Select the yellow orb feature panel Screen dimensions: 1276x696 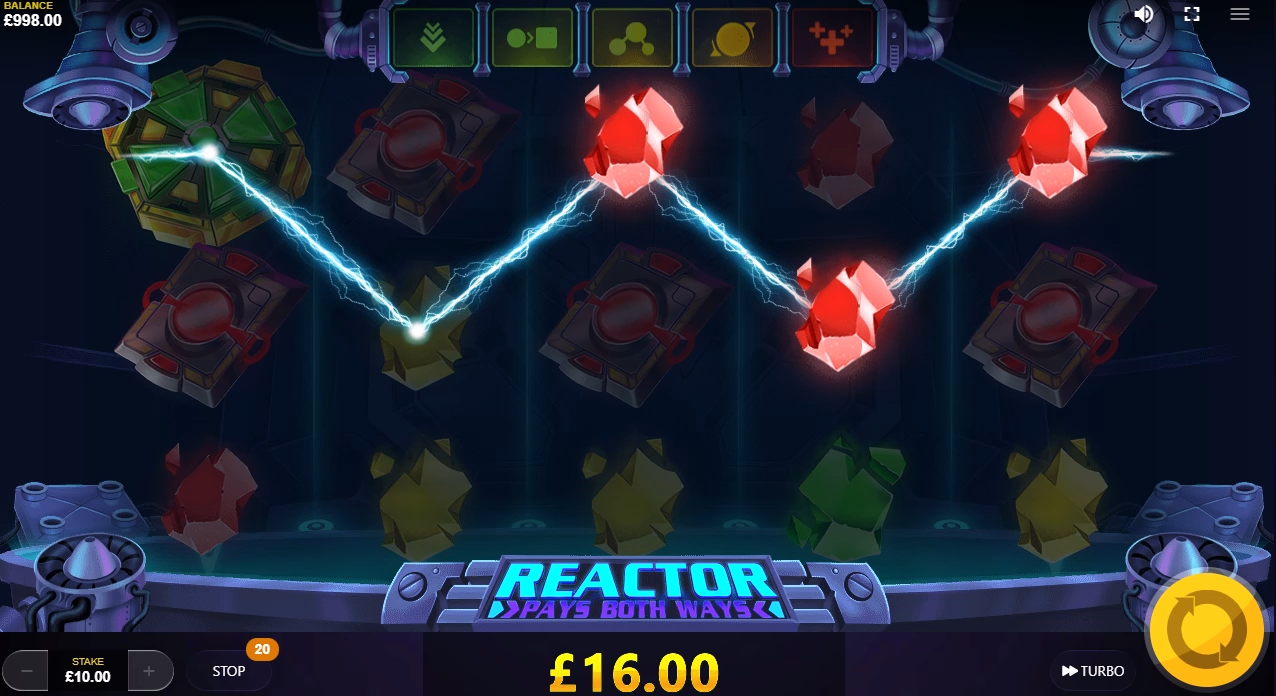732,39
